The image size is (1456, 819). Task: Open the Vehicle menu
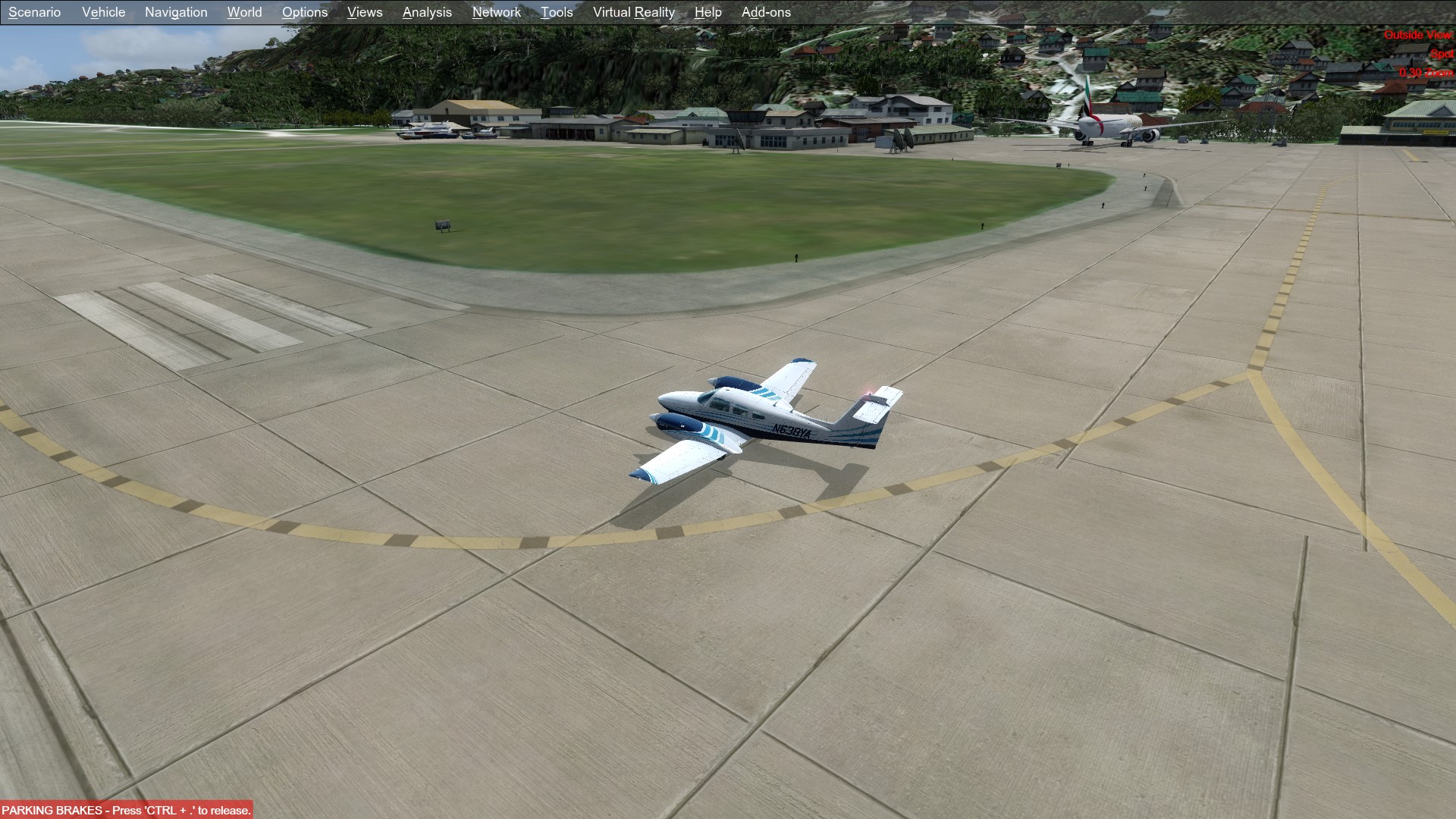click(x=103, y=12)
